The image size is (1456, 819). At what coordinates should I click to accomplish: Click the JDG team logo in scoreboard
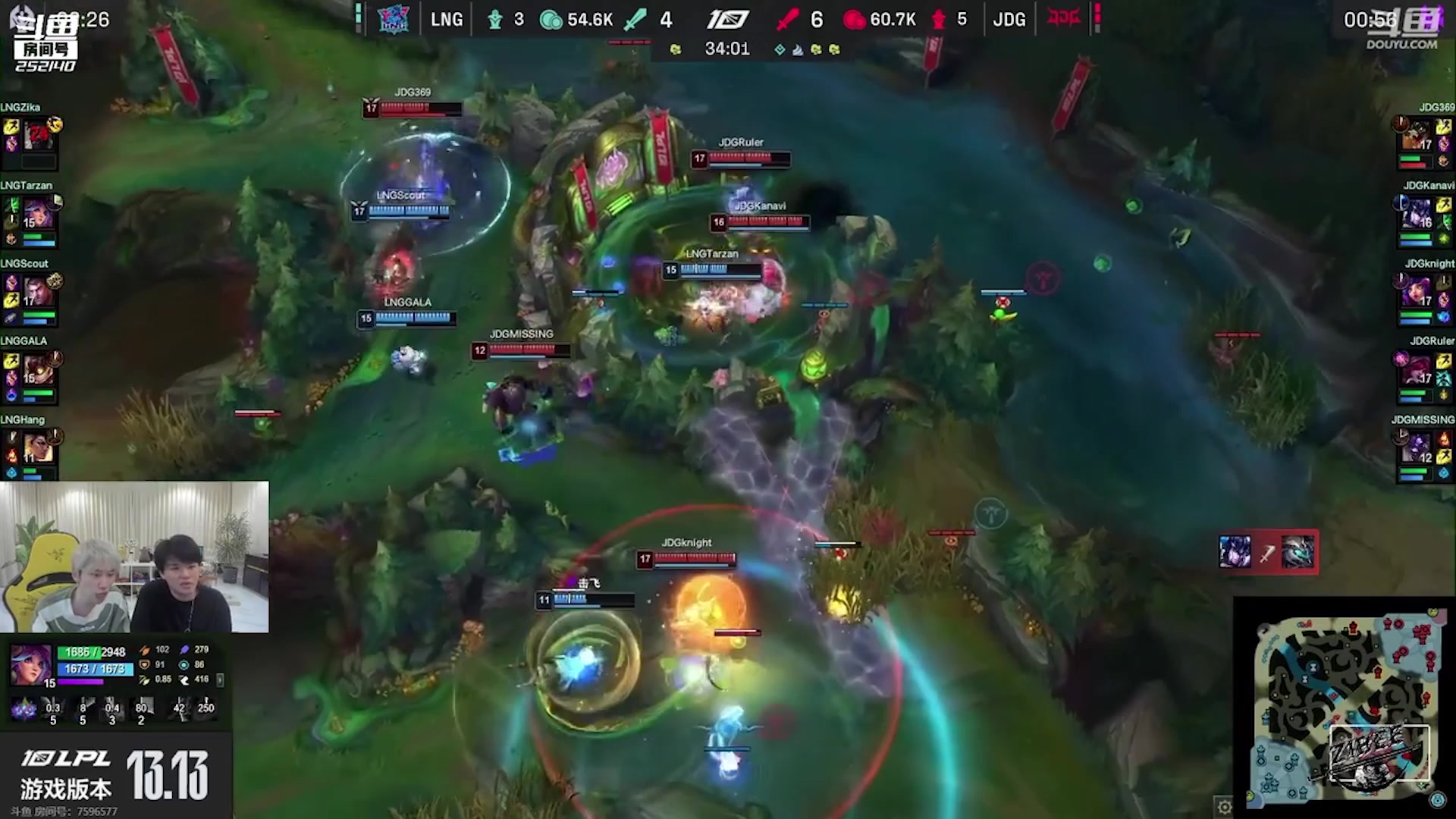point(1063,19)
